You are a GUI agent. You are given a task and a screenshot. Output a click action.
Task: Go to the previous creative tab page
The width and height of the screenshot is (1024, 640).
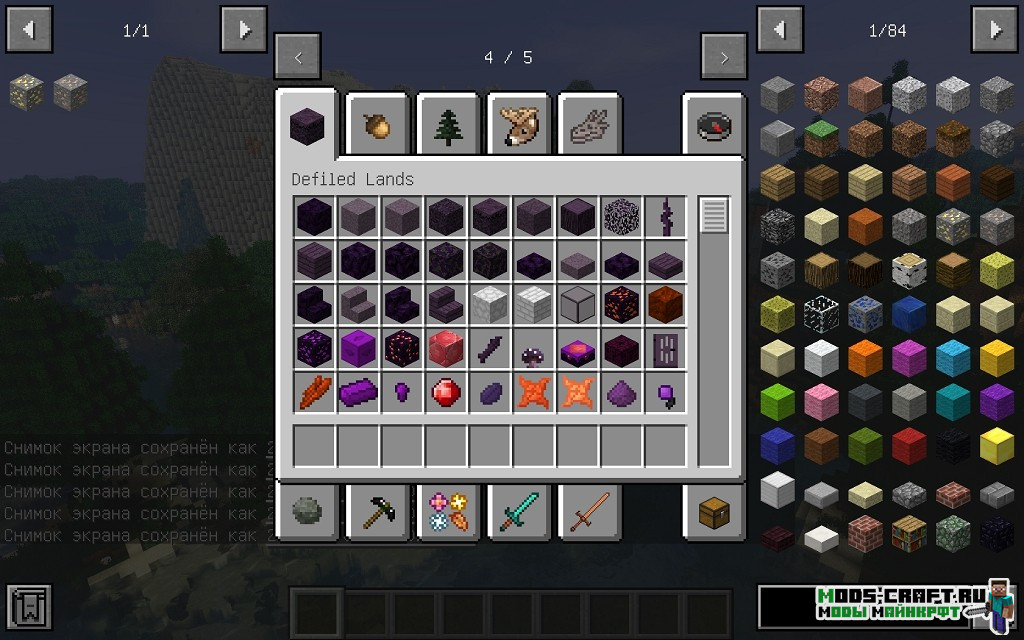[x=298, y=58]
